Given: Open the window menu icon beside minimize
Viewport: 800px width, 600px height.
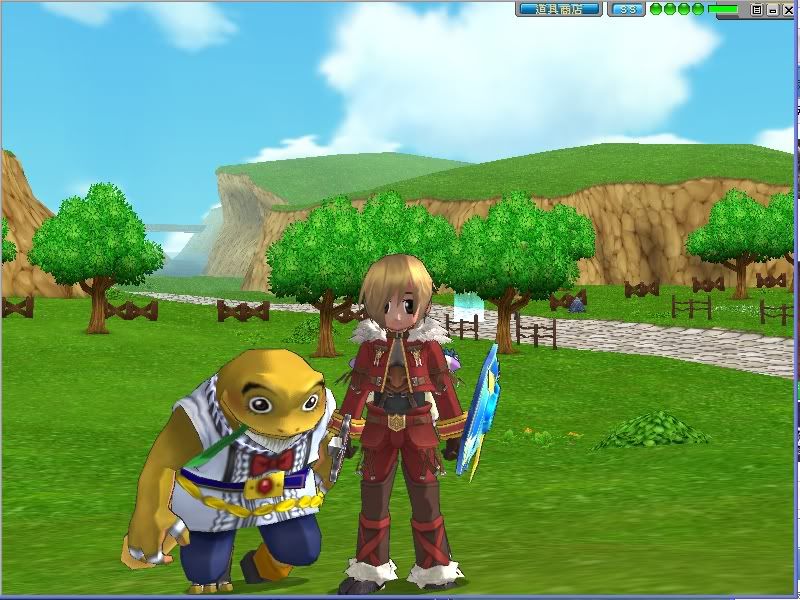Looking at the screenshot, I should (x=757, y=9).
